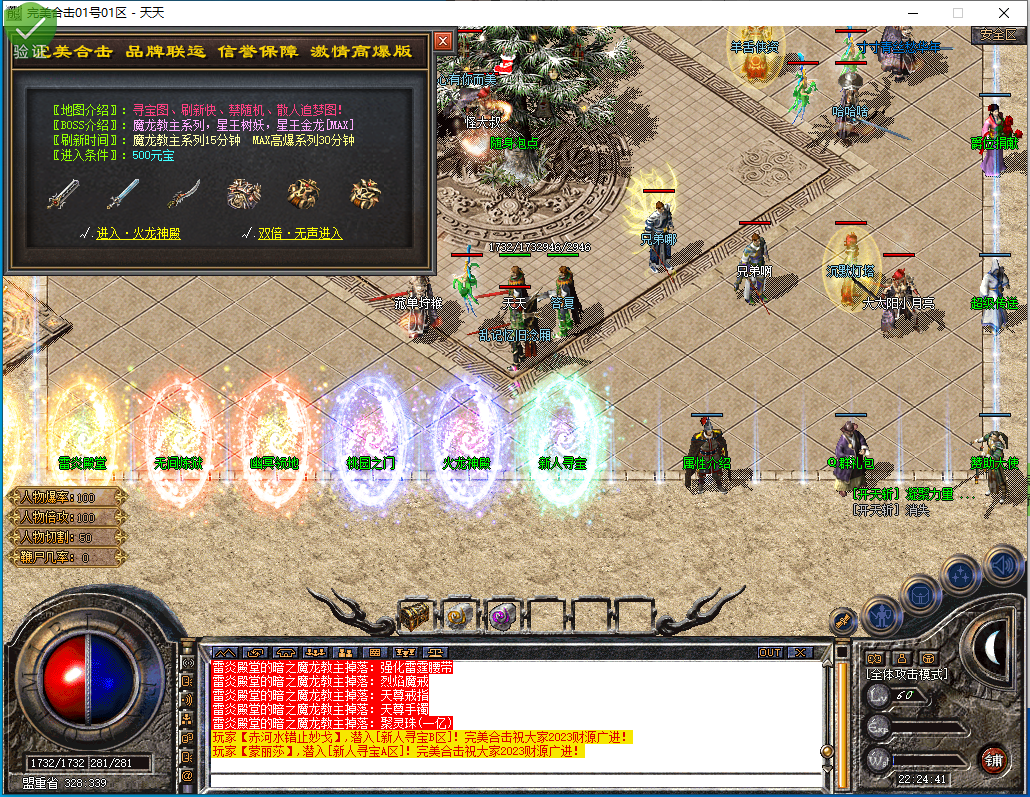Screen dimensions: 1030x797
Task: Click the OUT button above chat
Action: click(x=769, y=652)
